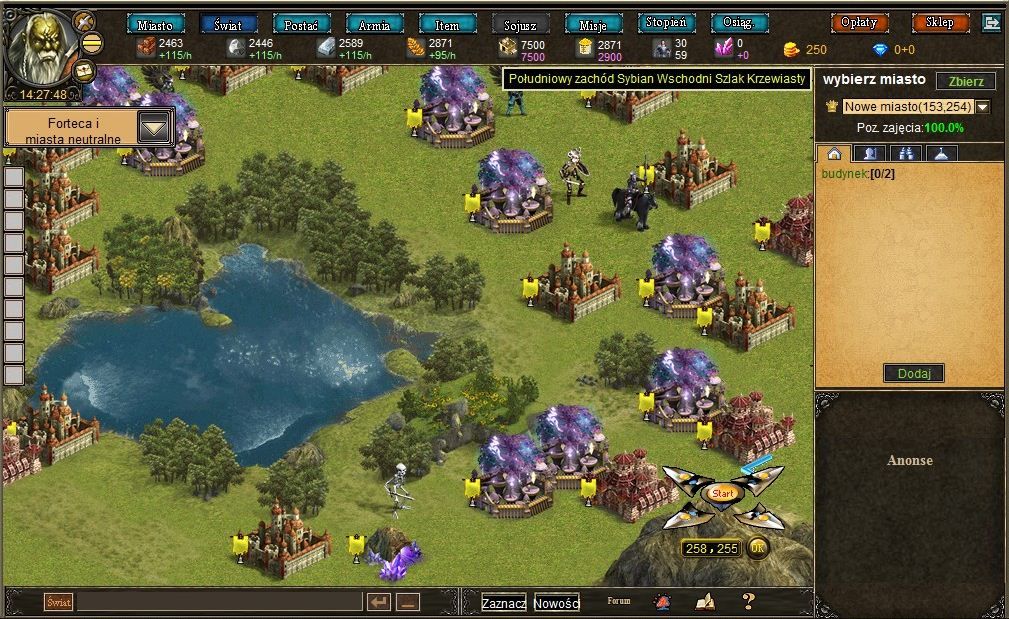Open the Sklep shop
This screenshot has height=619, width=1009.
click(940, 22)
